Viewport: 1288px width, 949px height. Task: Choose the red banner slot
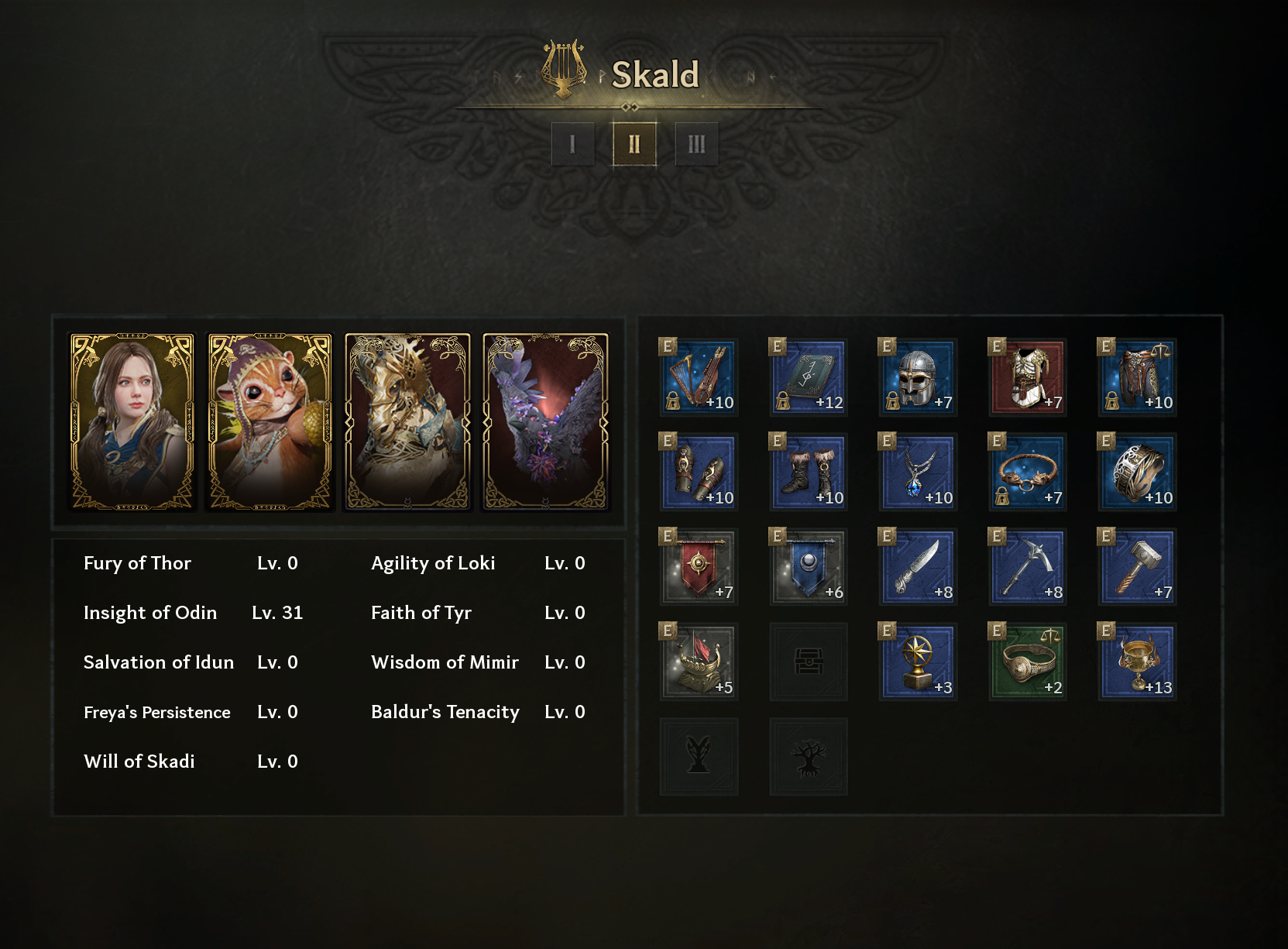point(699,567)
